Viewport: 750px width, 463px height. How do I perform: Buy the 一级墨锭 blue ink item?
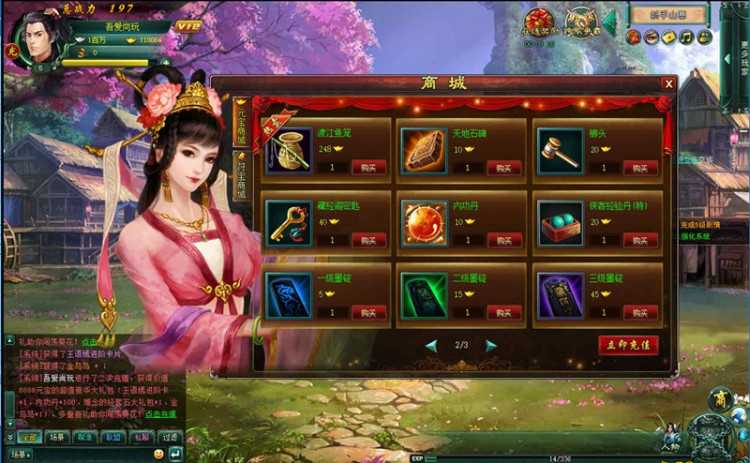368,311
